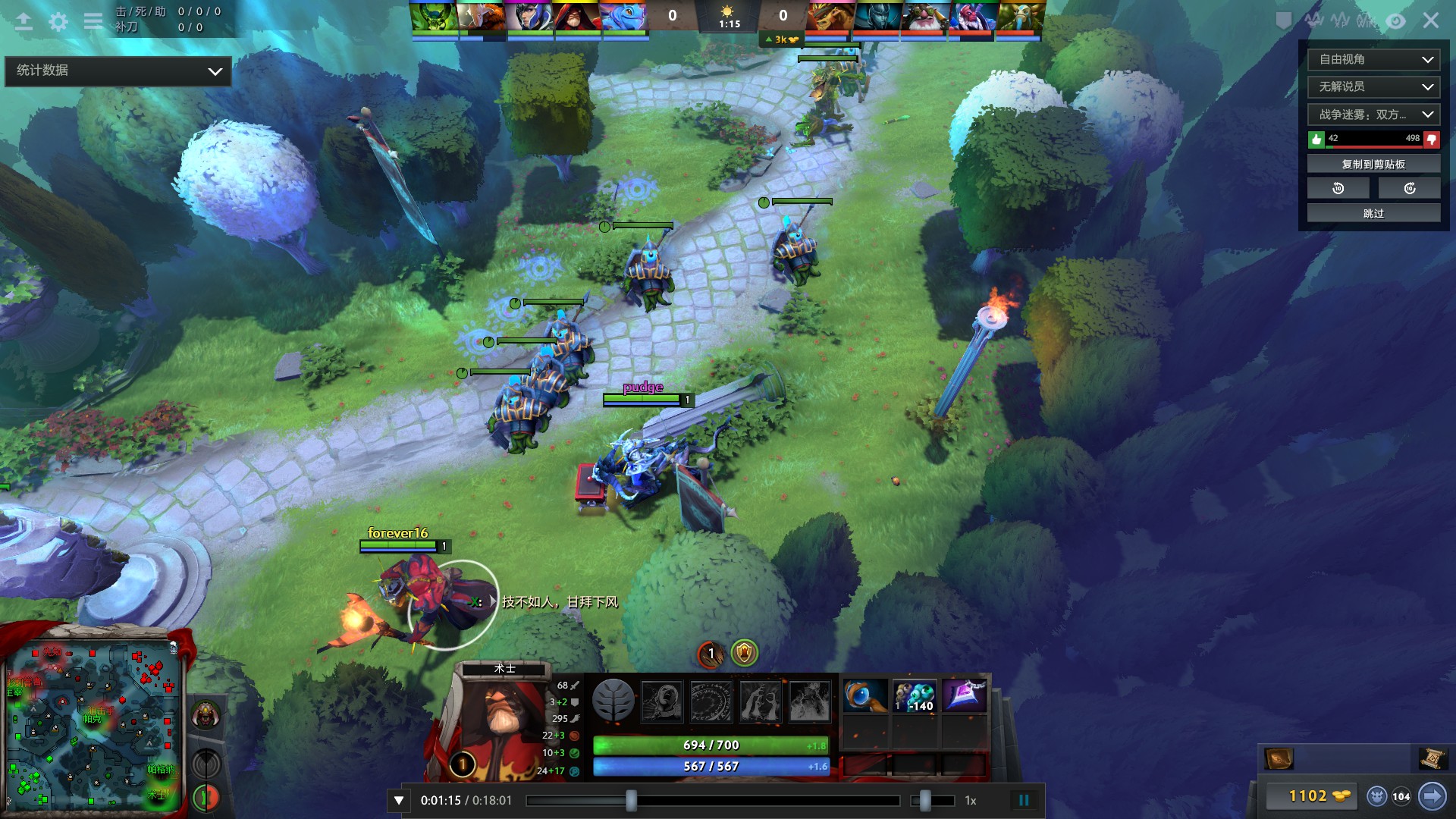
Task: Select Warlock's first ability icon
Action: pos(661,701)
